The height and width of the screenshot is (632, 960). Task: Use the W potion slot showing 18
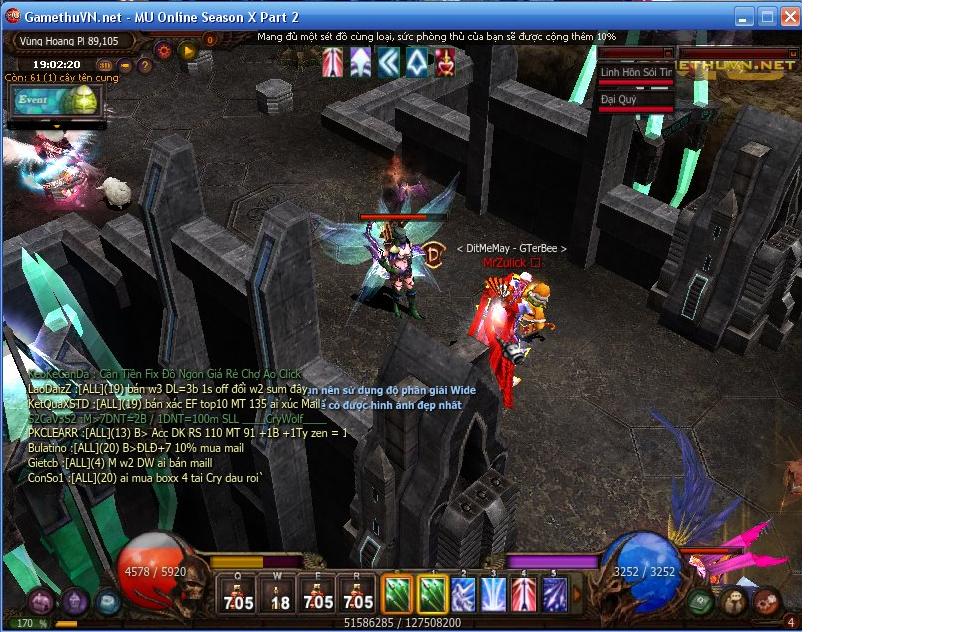pyautogui.click(x=277, y=595)
